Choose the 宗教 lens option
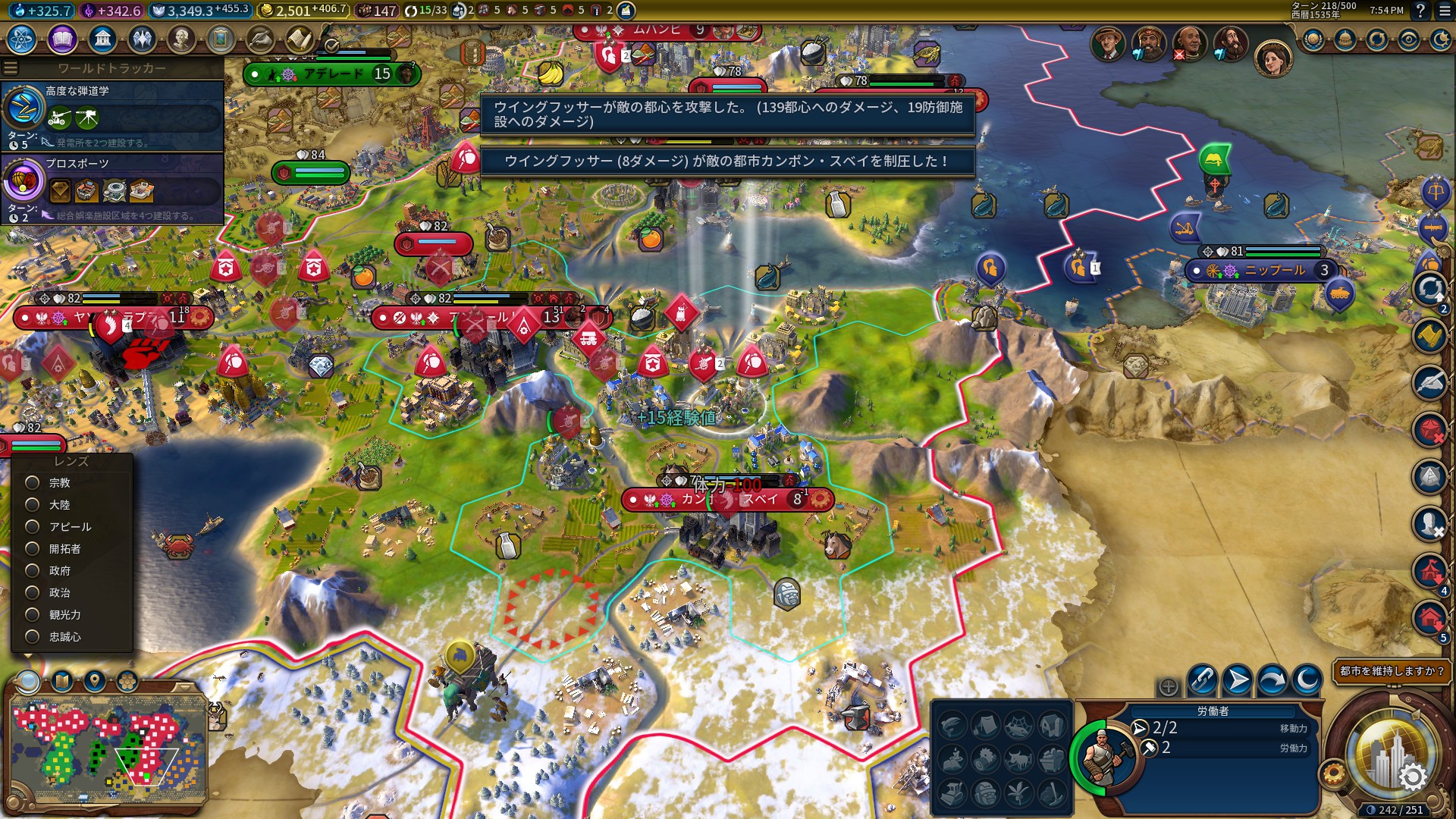Image resolution: width=1456 pixels, height=819 pixels. coord(33,482)
